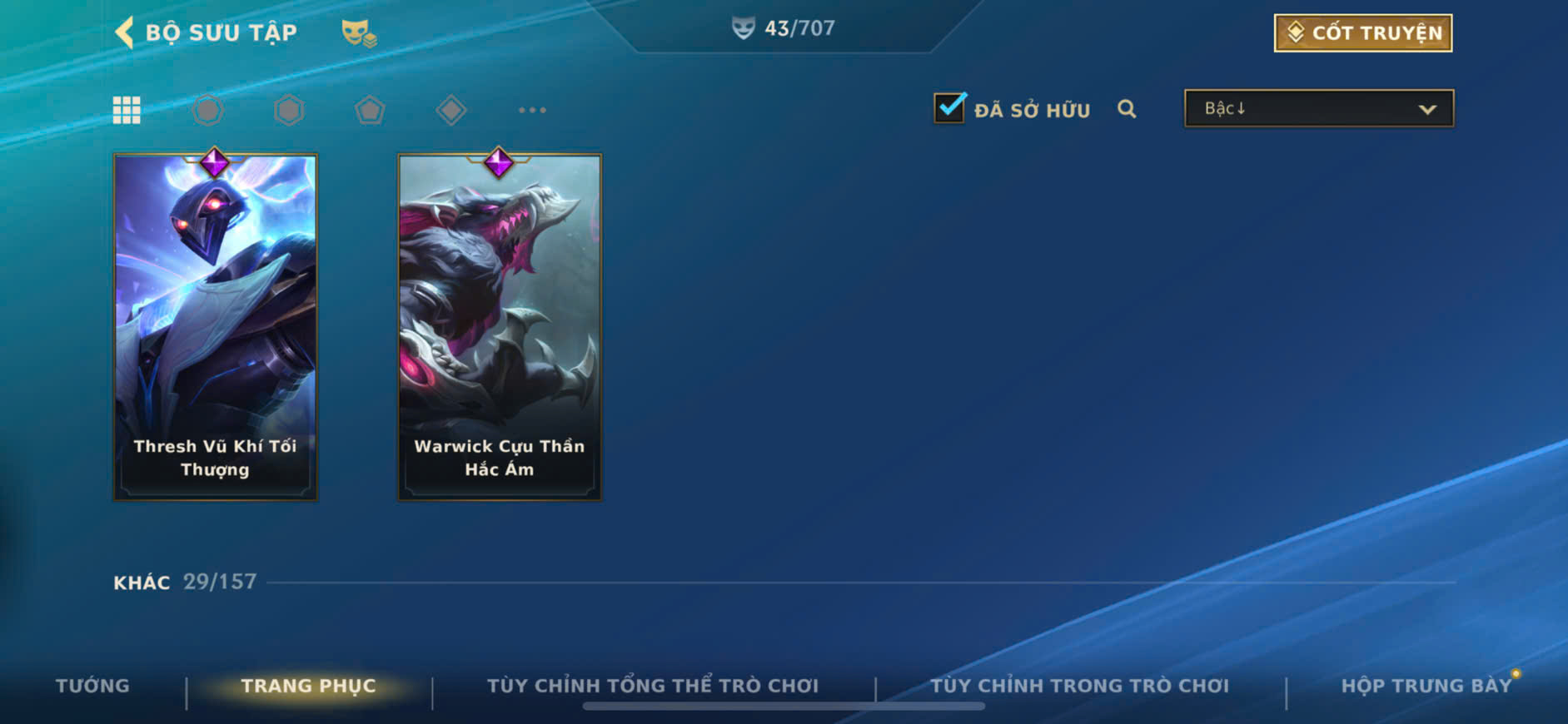Open the three-dots more filters option
Screen dimensions: 1568x724
pos(532,110)
